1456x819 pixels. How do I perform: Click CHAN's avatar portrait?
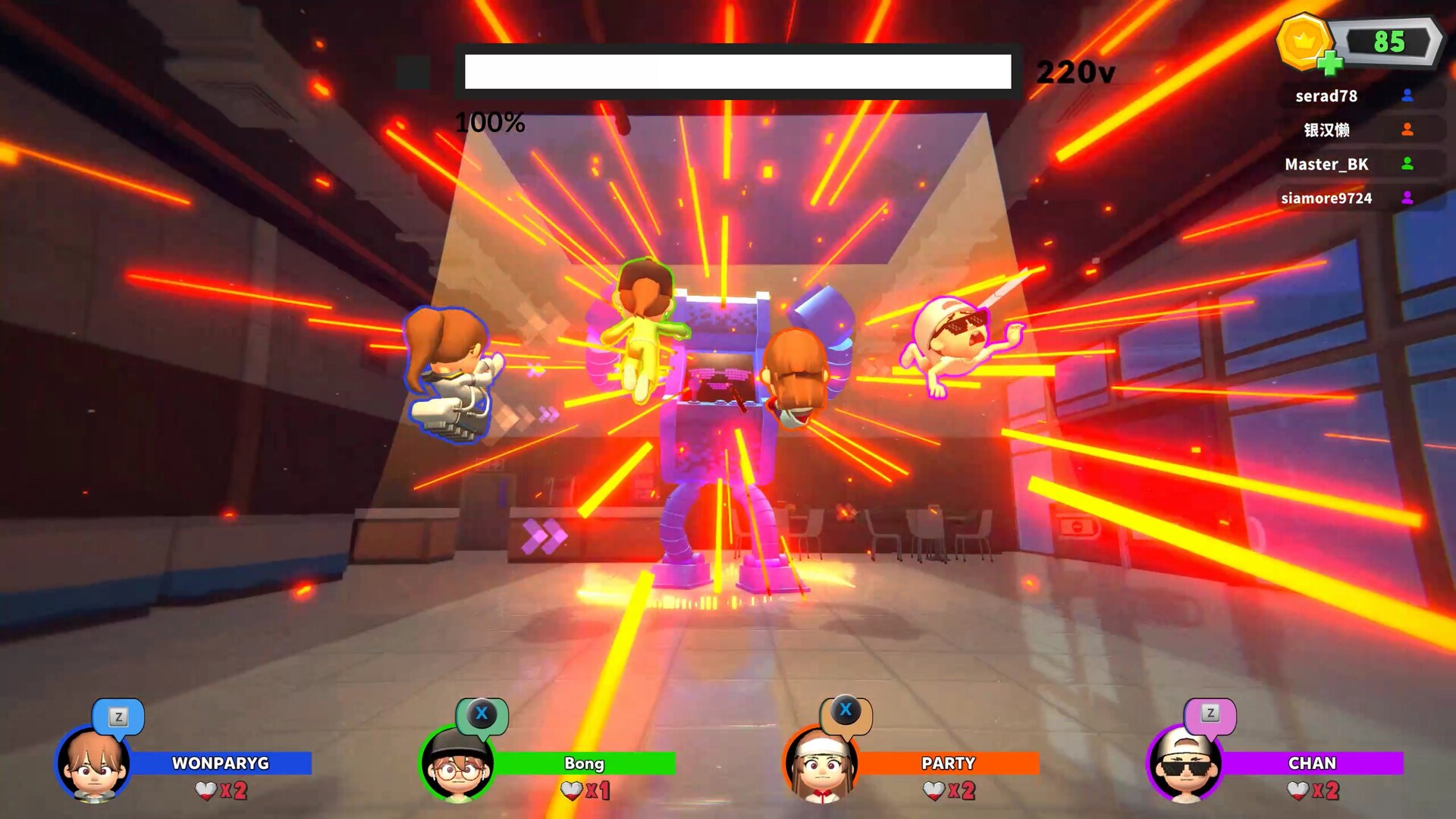(1188, 767)
